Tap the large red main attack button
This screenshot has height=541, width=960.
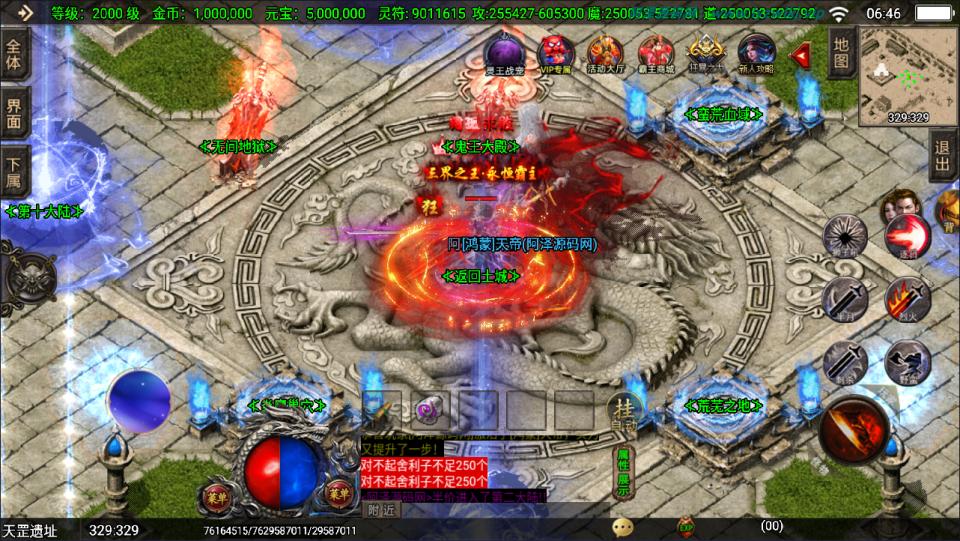(856, 429)
